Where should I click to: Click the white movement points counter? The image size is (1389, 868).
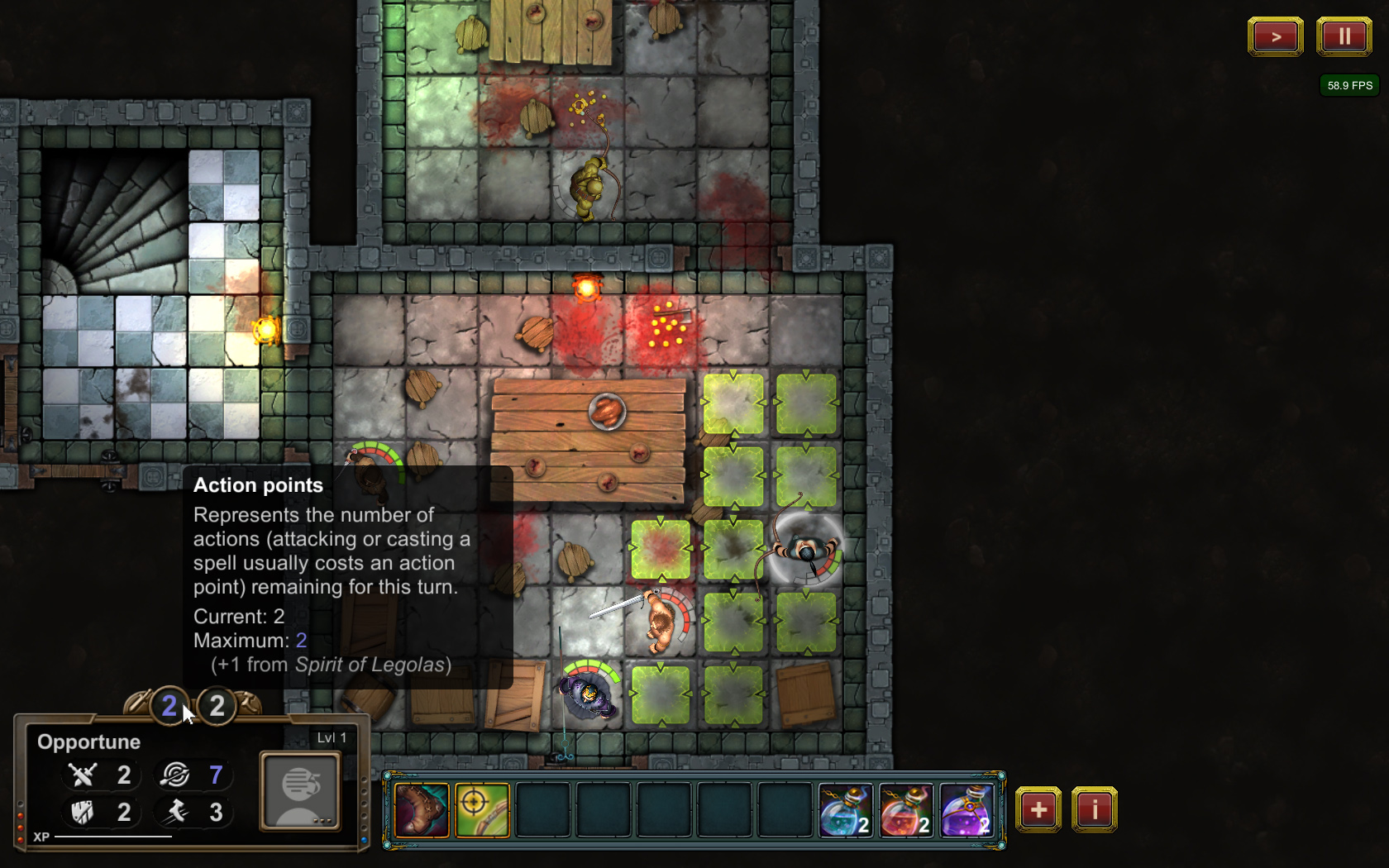217,706
